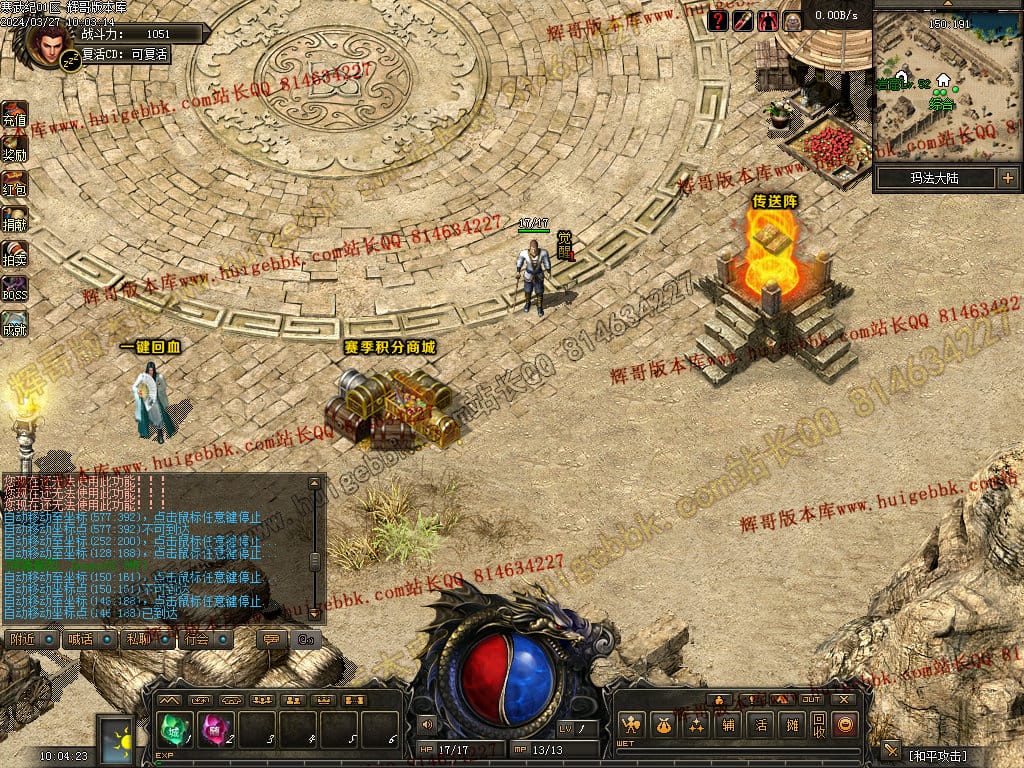Toggle the 行会 guild chat channel
Image resolution: width=1024 pixels, height=768 pixels.
(205, 639)
